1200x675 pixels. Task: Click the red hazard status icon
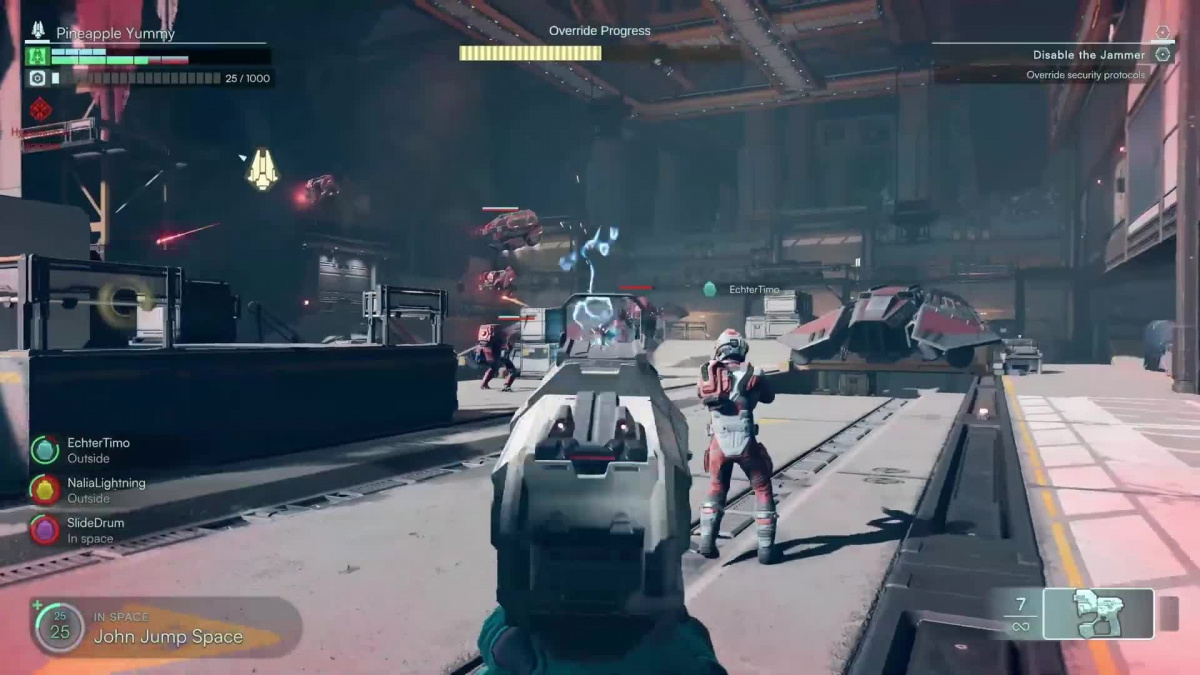click(40, 109)
